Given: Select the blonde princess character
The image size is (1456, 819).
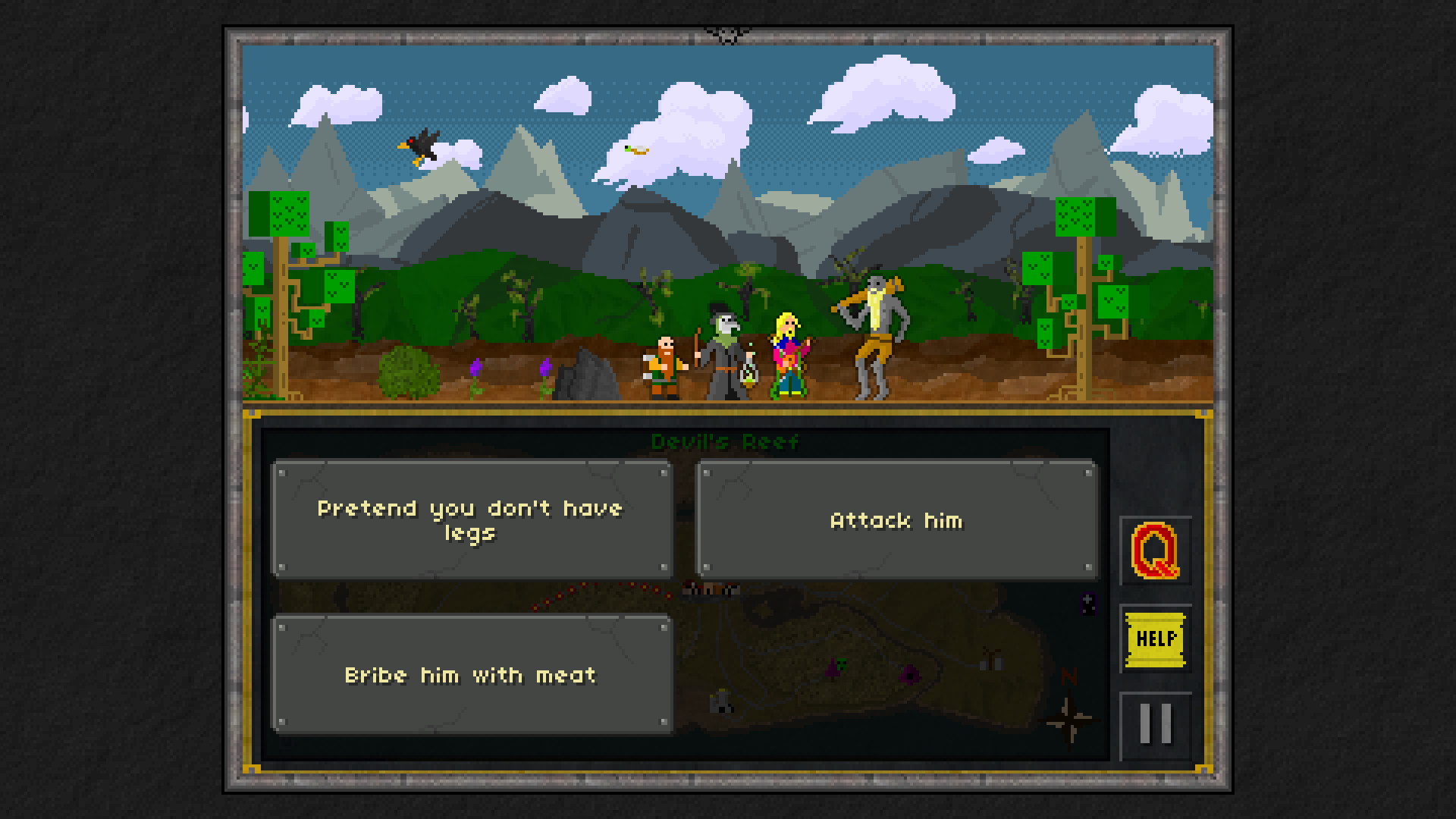Looking at the screenshot, I should pyautogui.click(x=787, y=353).
